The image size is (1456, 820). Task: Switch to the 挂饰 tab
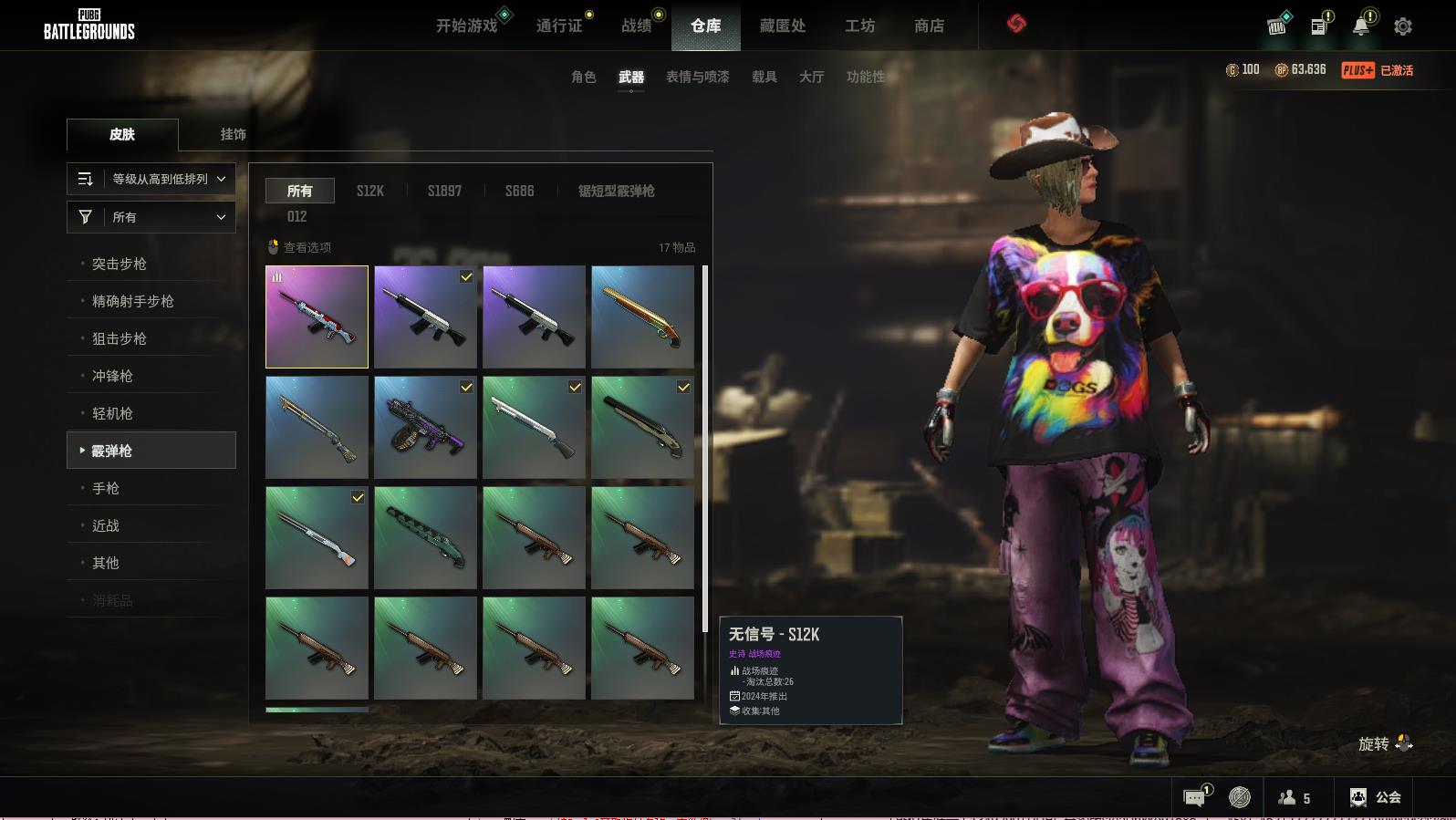(x=233, y=134)
